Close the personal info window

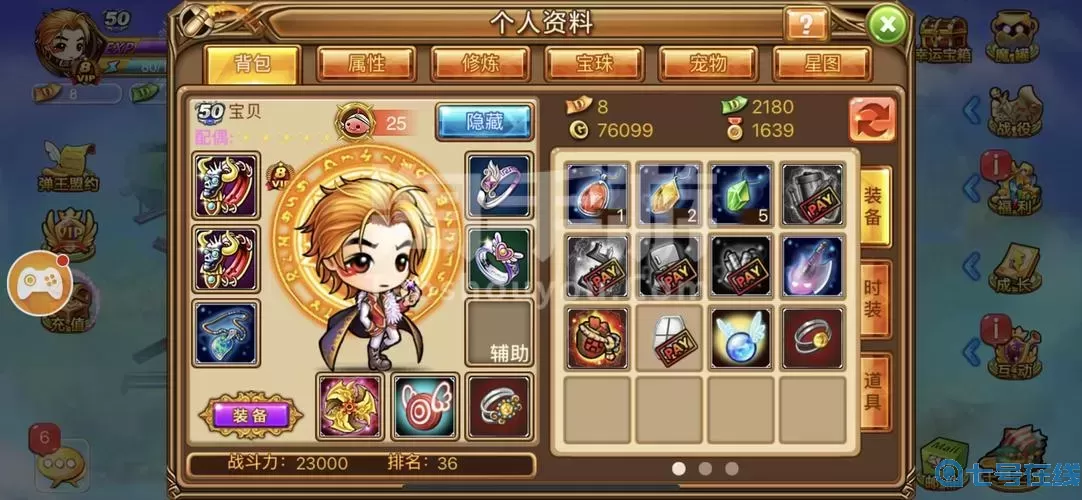coord(886,24)
